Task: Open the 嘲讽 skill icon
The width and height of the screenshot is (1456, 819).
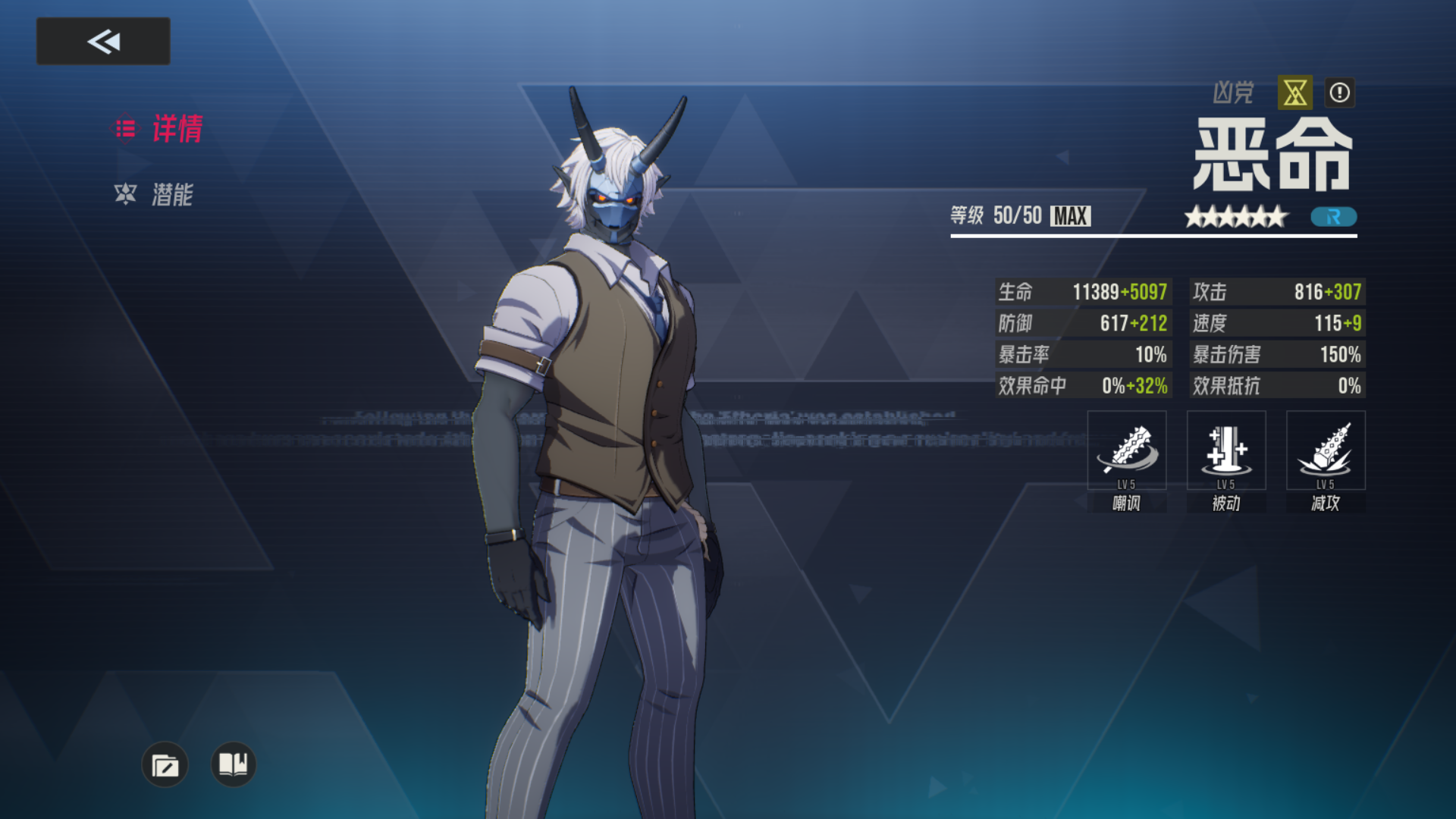Action: (x=1127, y=450)
